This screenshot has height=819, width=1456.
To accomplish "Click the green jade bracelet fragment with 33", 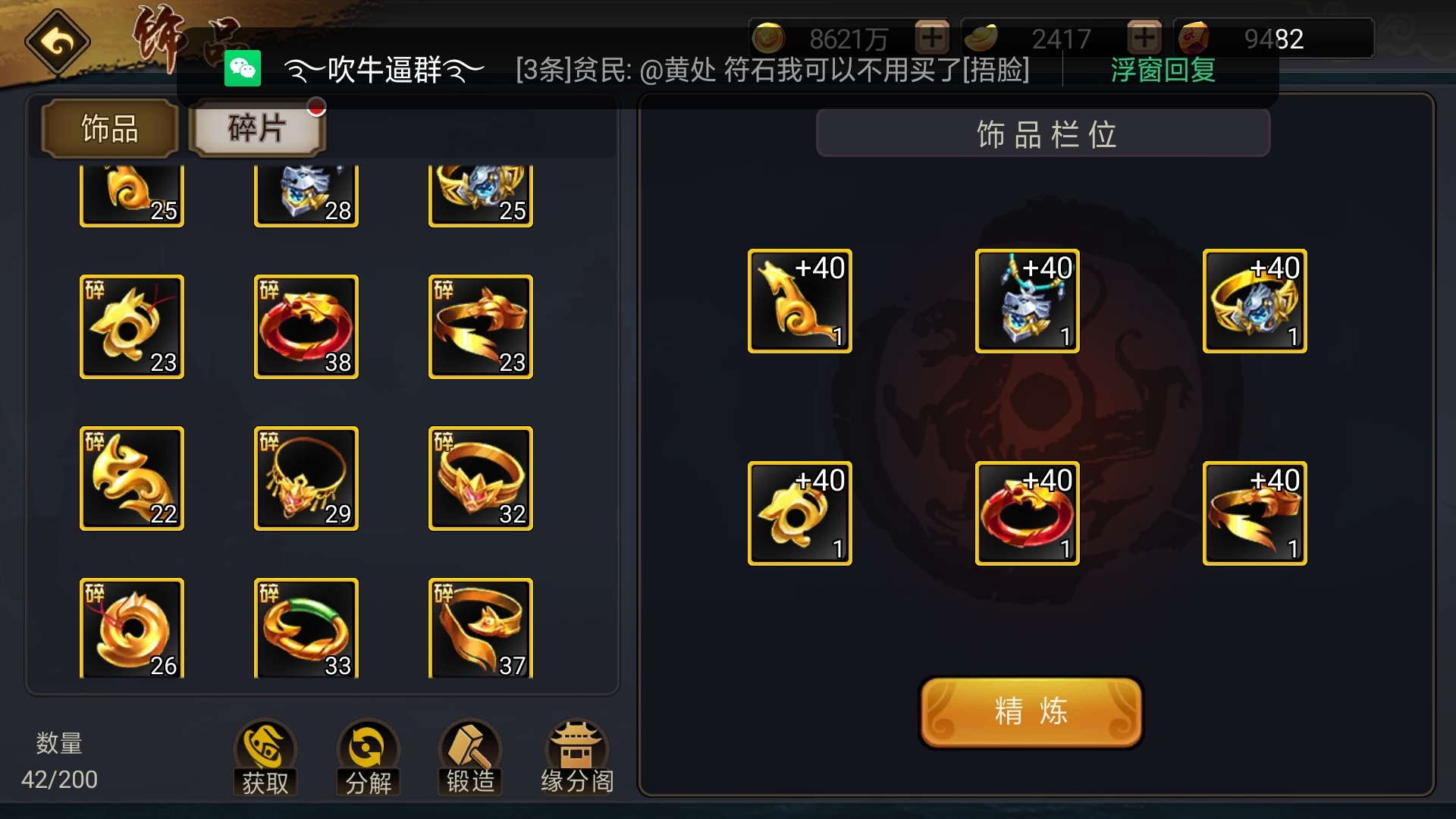I will point(306,628).
